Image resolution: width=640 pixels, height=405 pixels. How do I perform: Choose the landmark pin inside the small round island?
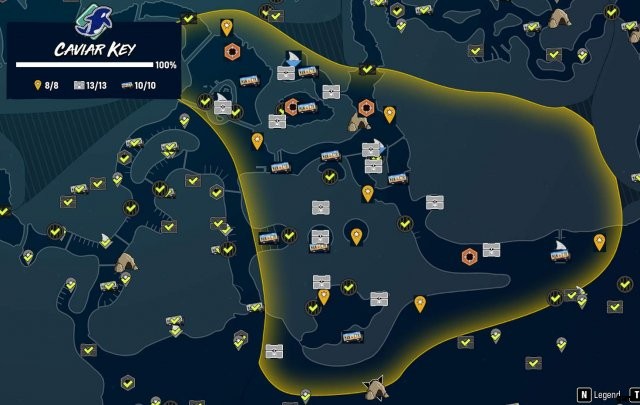pos(356,236)
